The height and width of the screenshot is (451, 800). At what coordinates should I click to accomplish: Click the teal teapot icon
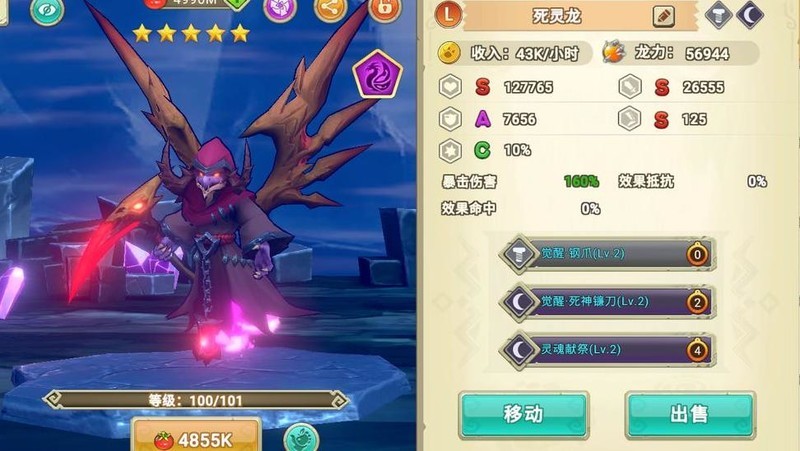coord(300,438)
